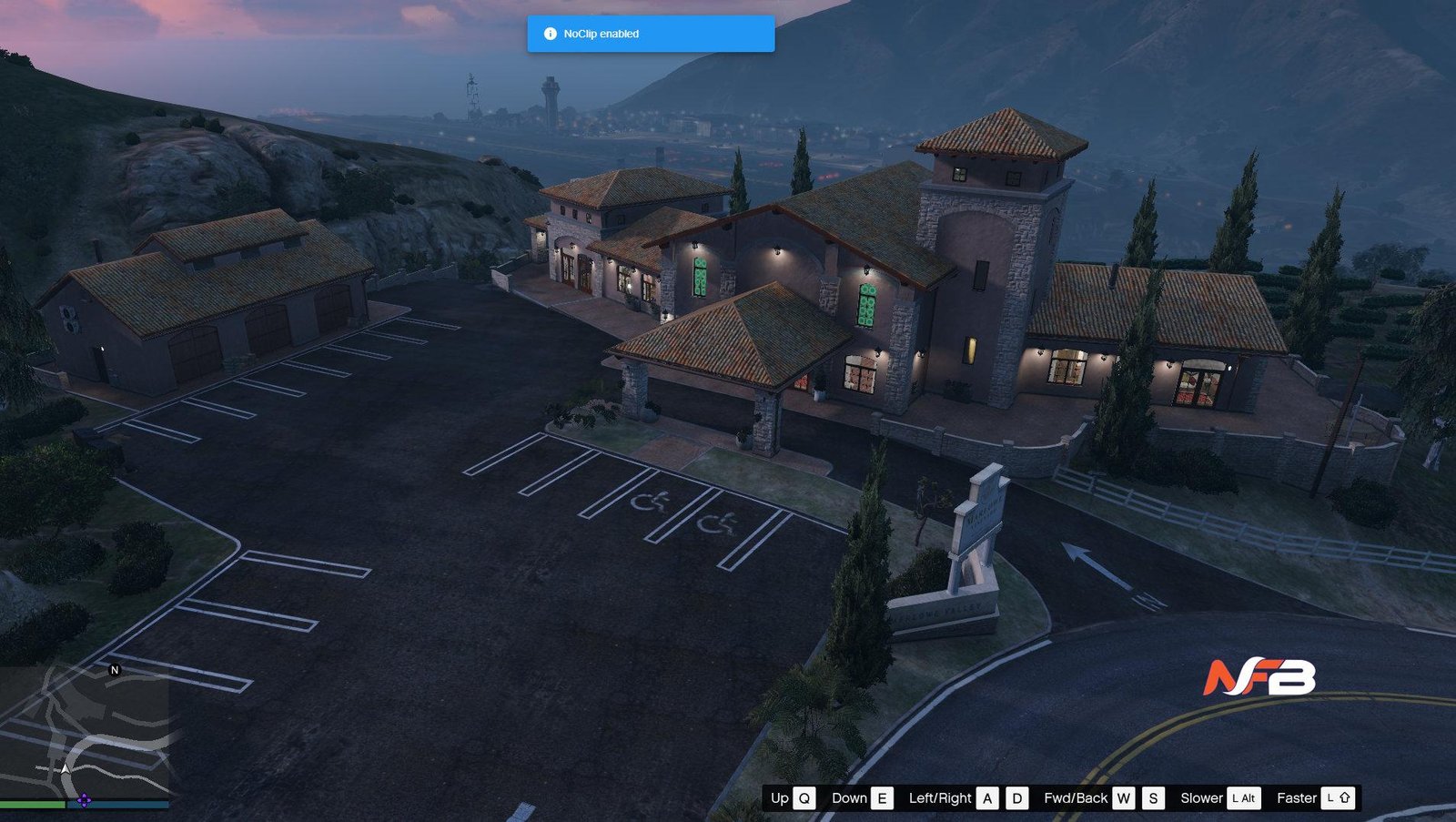Select the Q key badge for moving up
Screen dimensions: 1456x822
(804, 798)
